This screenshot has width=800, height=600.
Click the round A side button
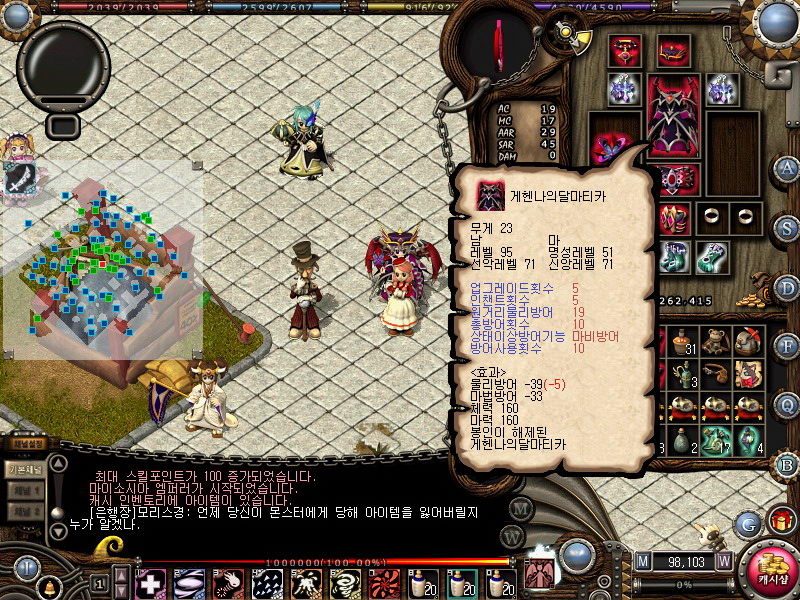click(x=788, y=168)
